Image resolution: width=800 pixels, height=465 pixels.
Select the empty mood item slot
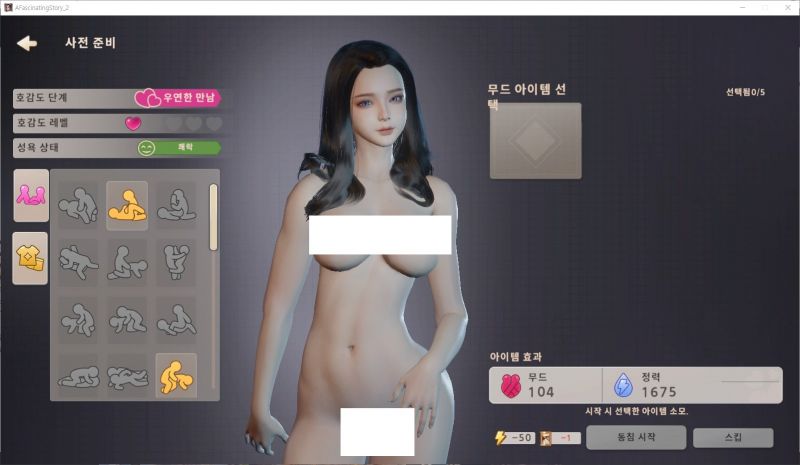(x=535, y=141)
